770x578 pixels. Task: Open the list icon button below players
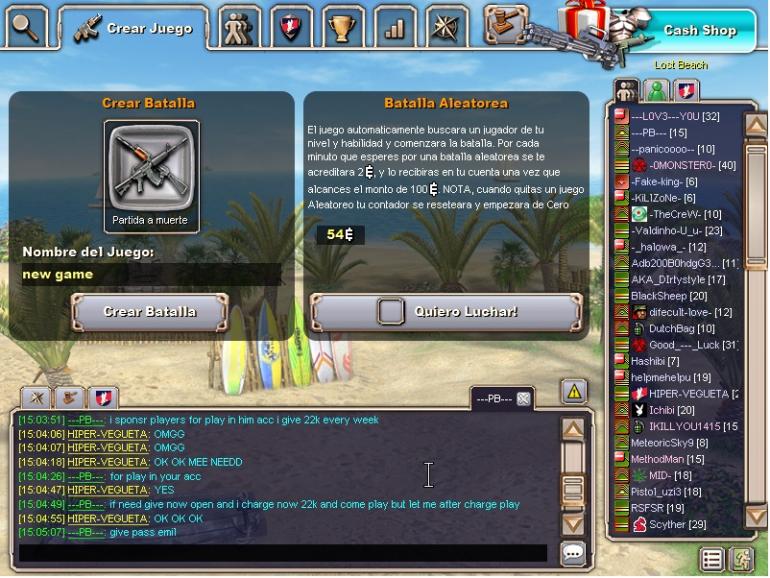tap(712, 558)
